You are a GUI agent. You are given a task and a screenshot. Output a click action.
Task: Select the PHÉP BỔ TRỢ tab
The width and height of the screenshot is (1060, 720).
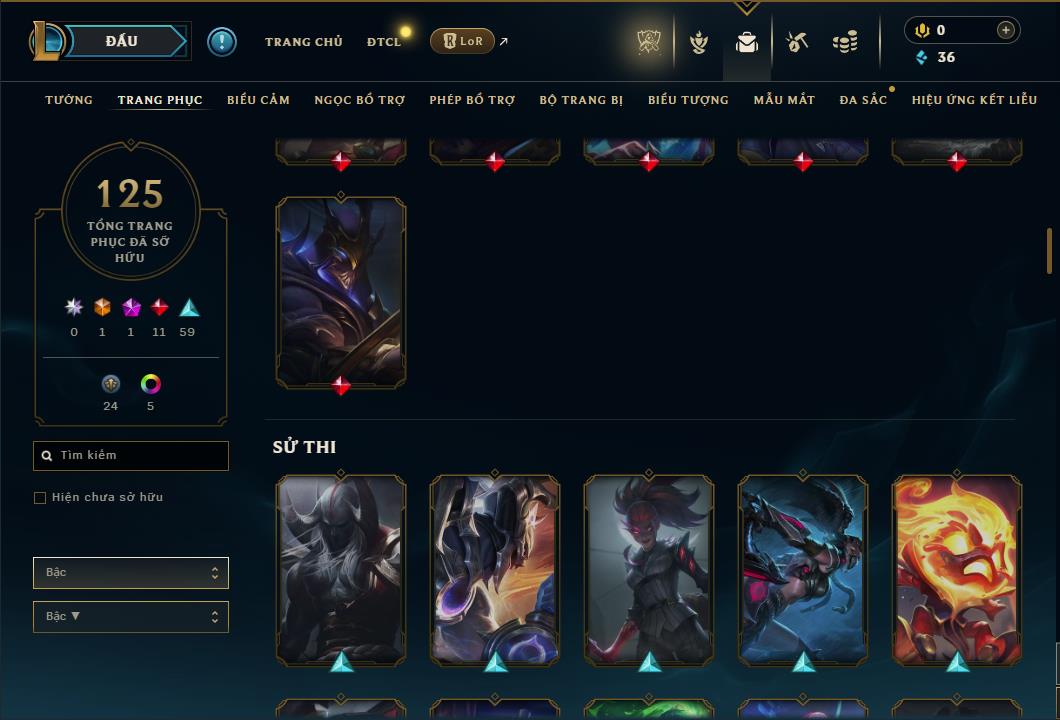click(x=472, y=100)
